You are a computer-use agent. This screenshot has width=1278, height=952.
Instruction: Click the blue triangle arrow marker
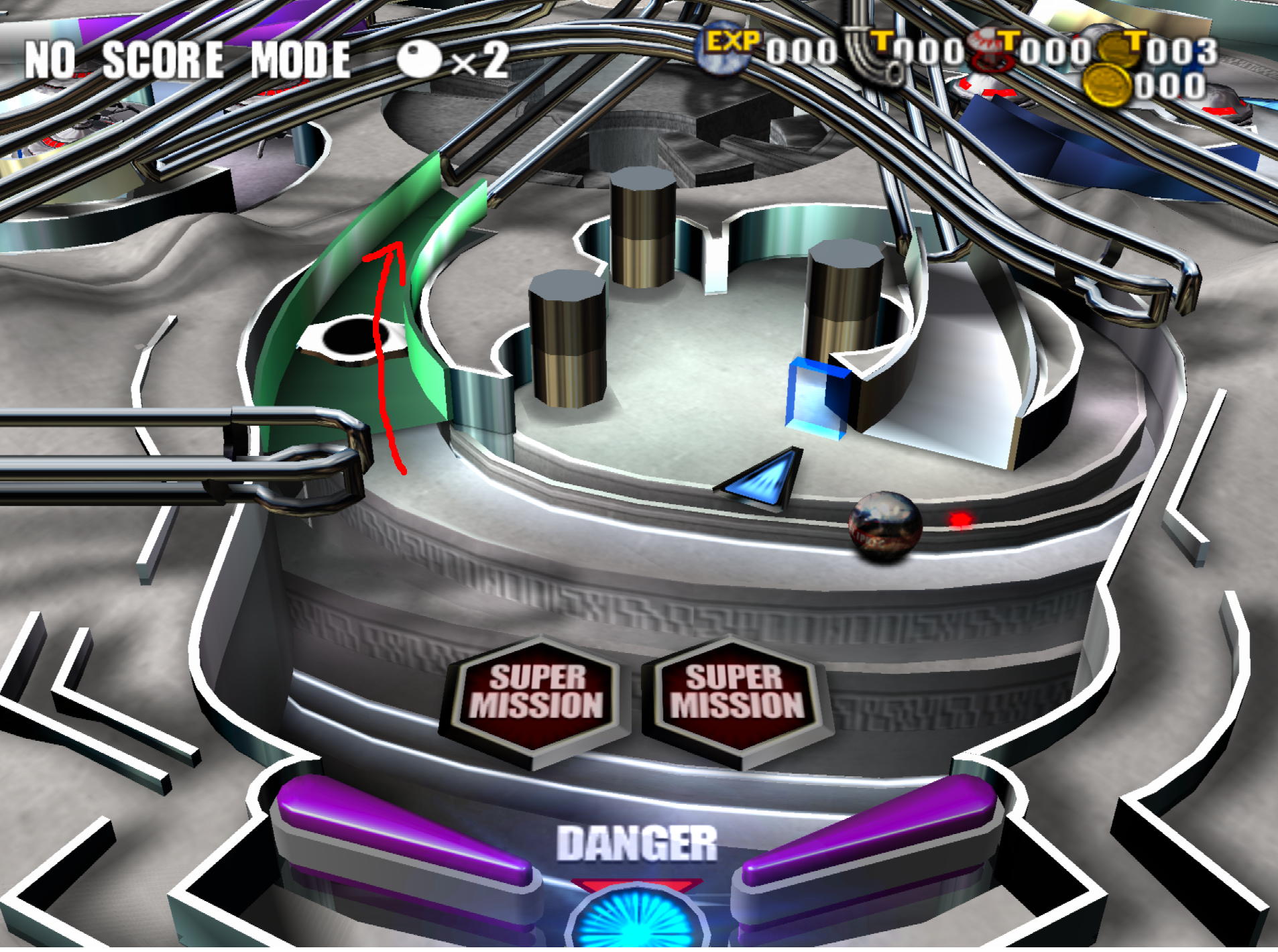(x=761, y=476)
